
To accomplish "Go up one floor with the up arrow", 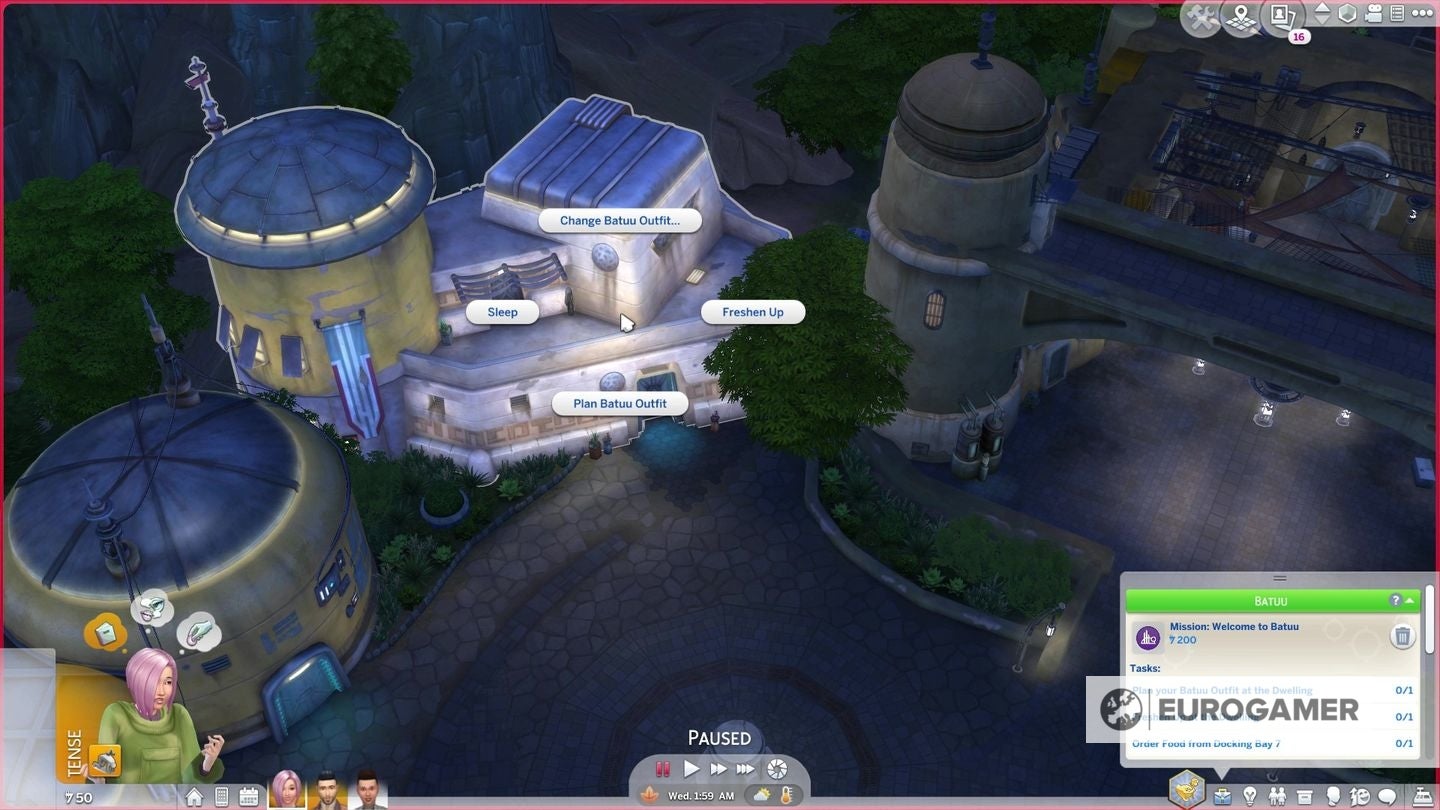I will point(1322,8).
